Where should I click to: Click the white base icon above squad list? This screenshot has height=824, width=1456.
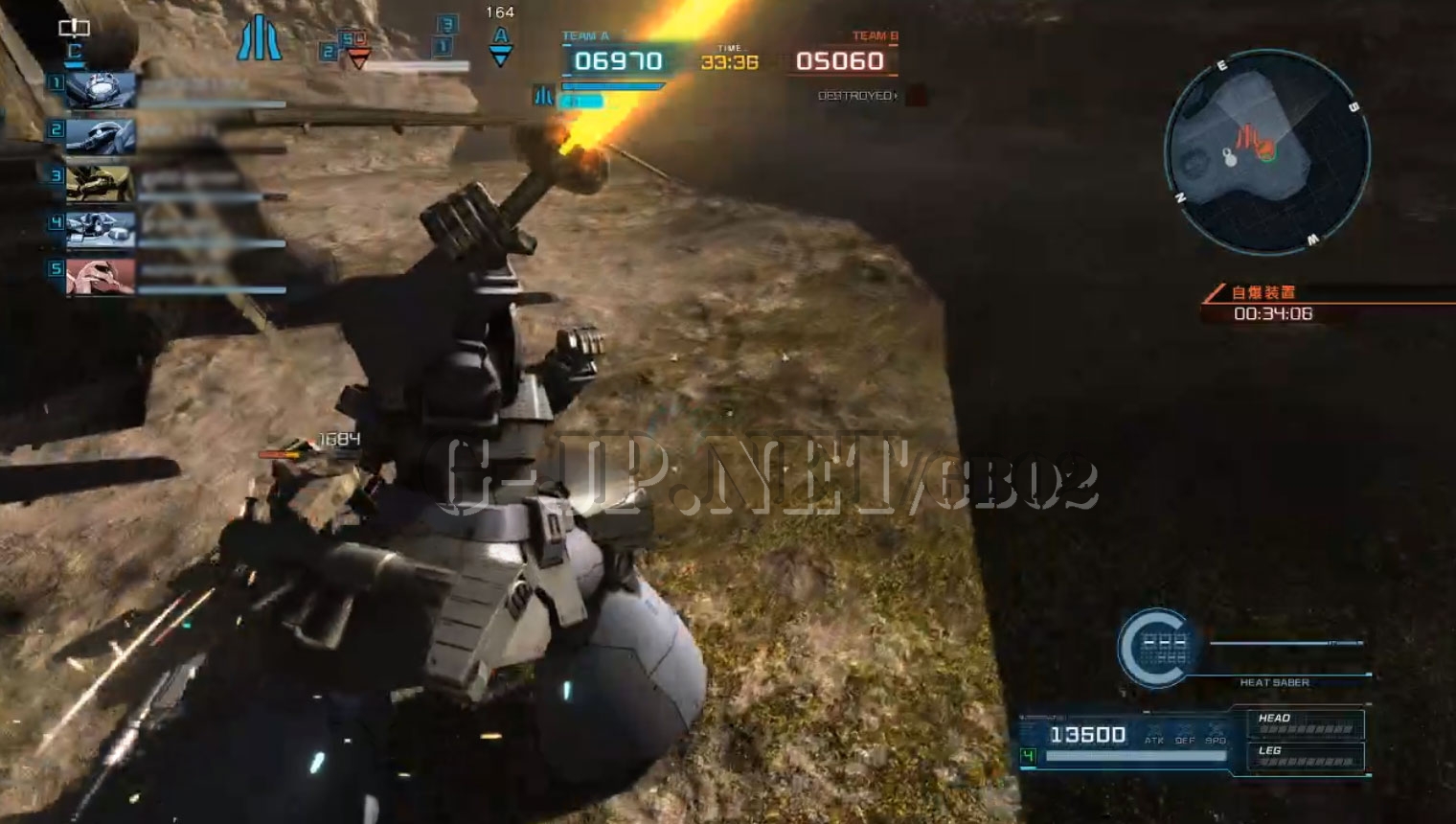(x=74, y=28)
